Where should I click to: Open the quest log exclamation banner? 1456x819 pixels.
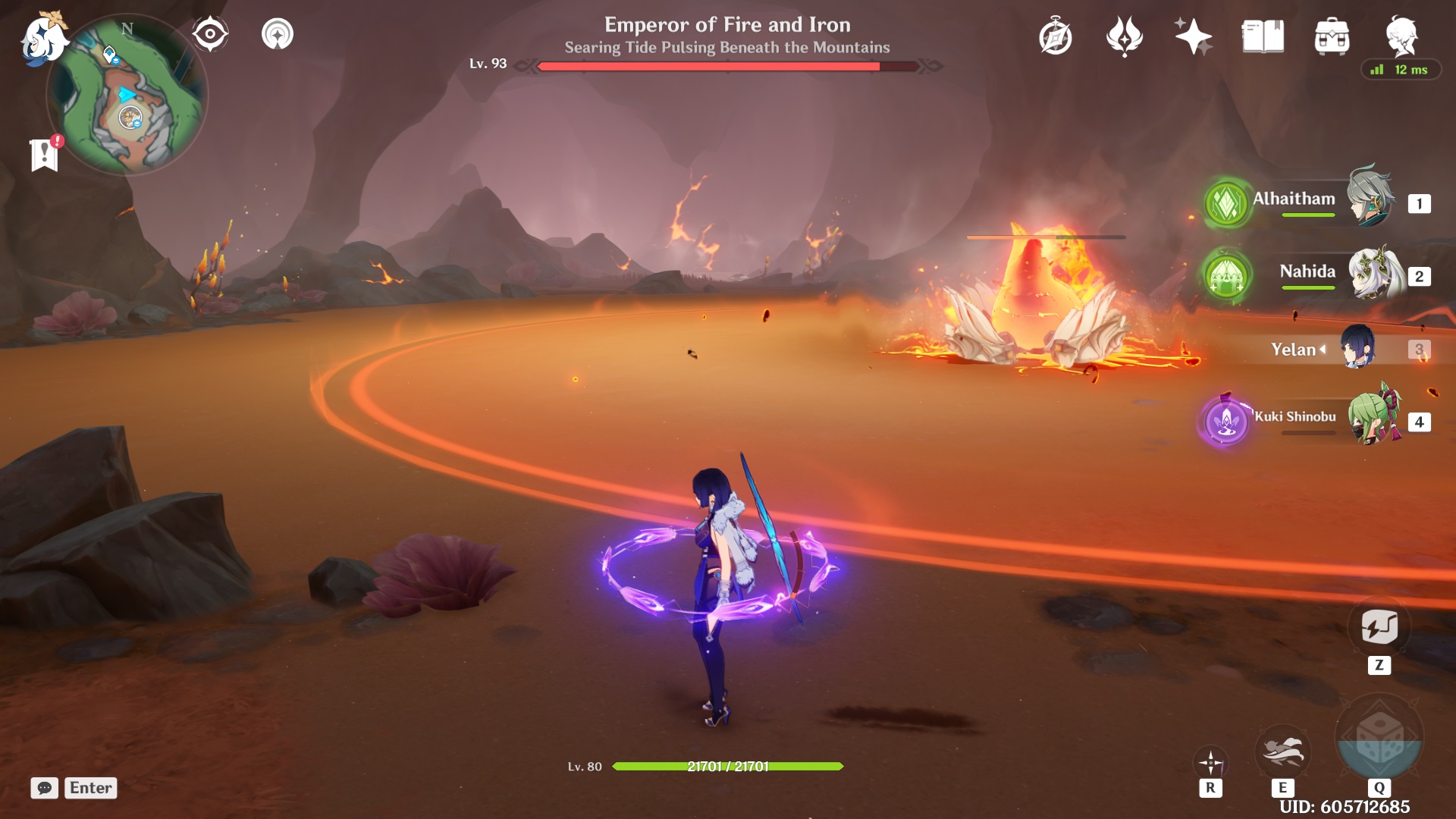tap(45, 155)
